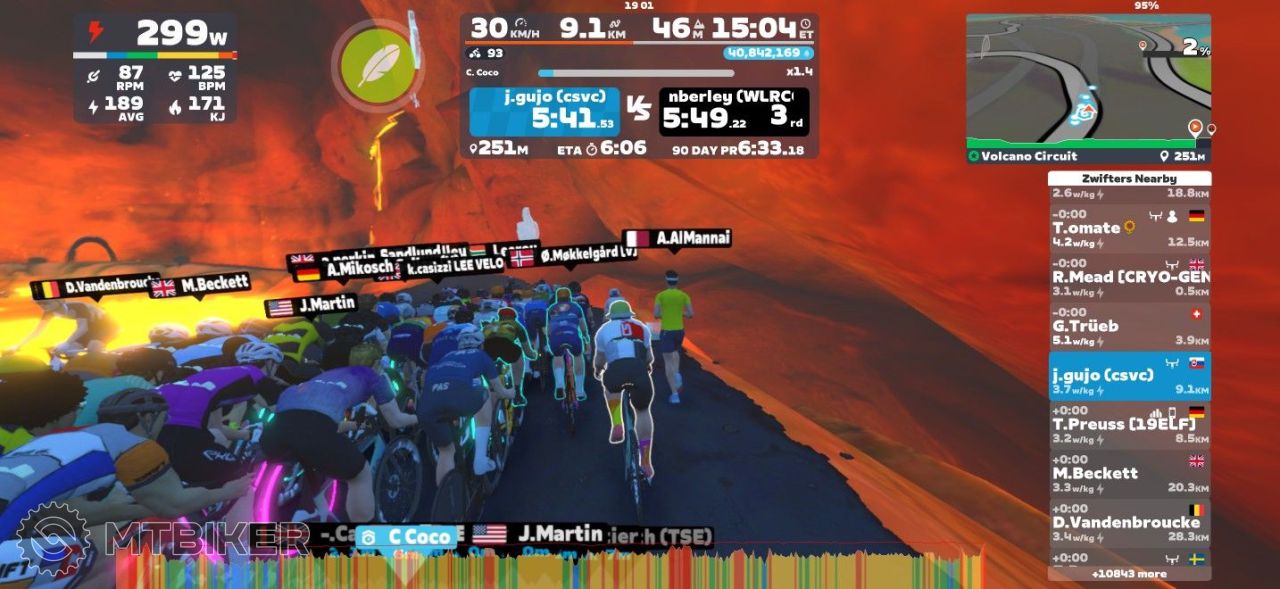This screenshot has width=1280, height=589.
Task: Show the +10843 more riders
Action: pyautogui.click(x=1129, y=574)
